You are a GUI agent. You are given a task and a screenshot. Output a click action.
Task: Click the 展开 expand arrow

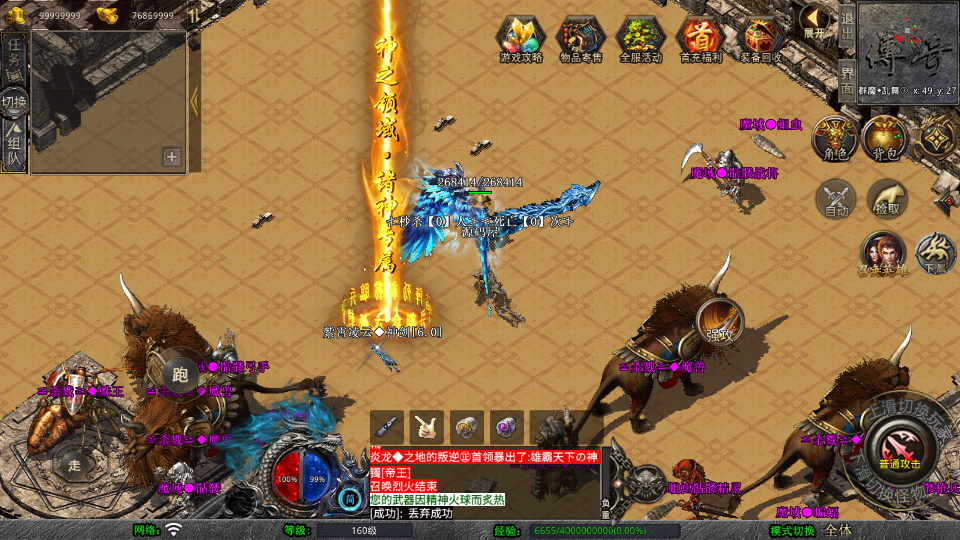tap(815, 22)
